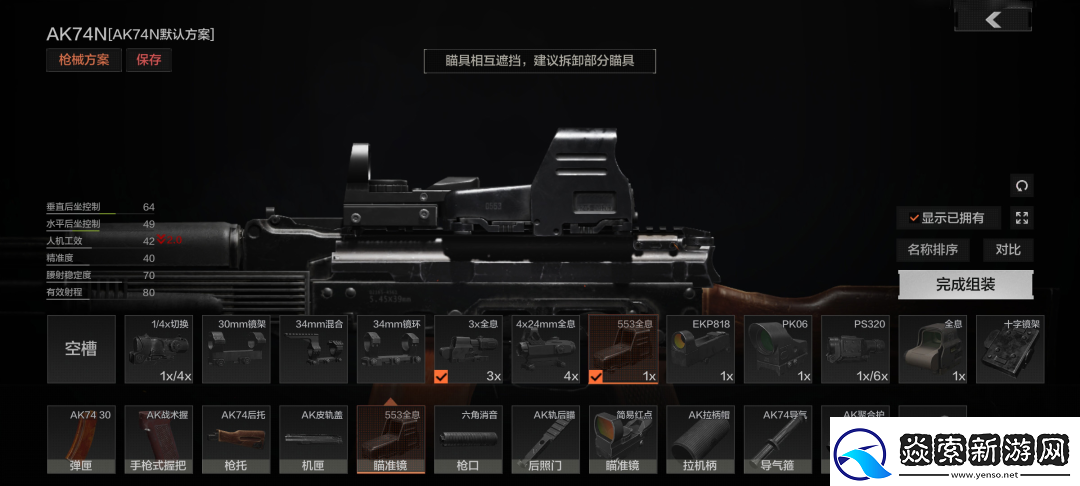
Task: Select the 1/4x切换 scope
Action: pyautogui.click(x=158, y=349)
